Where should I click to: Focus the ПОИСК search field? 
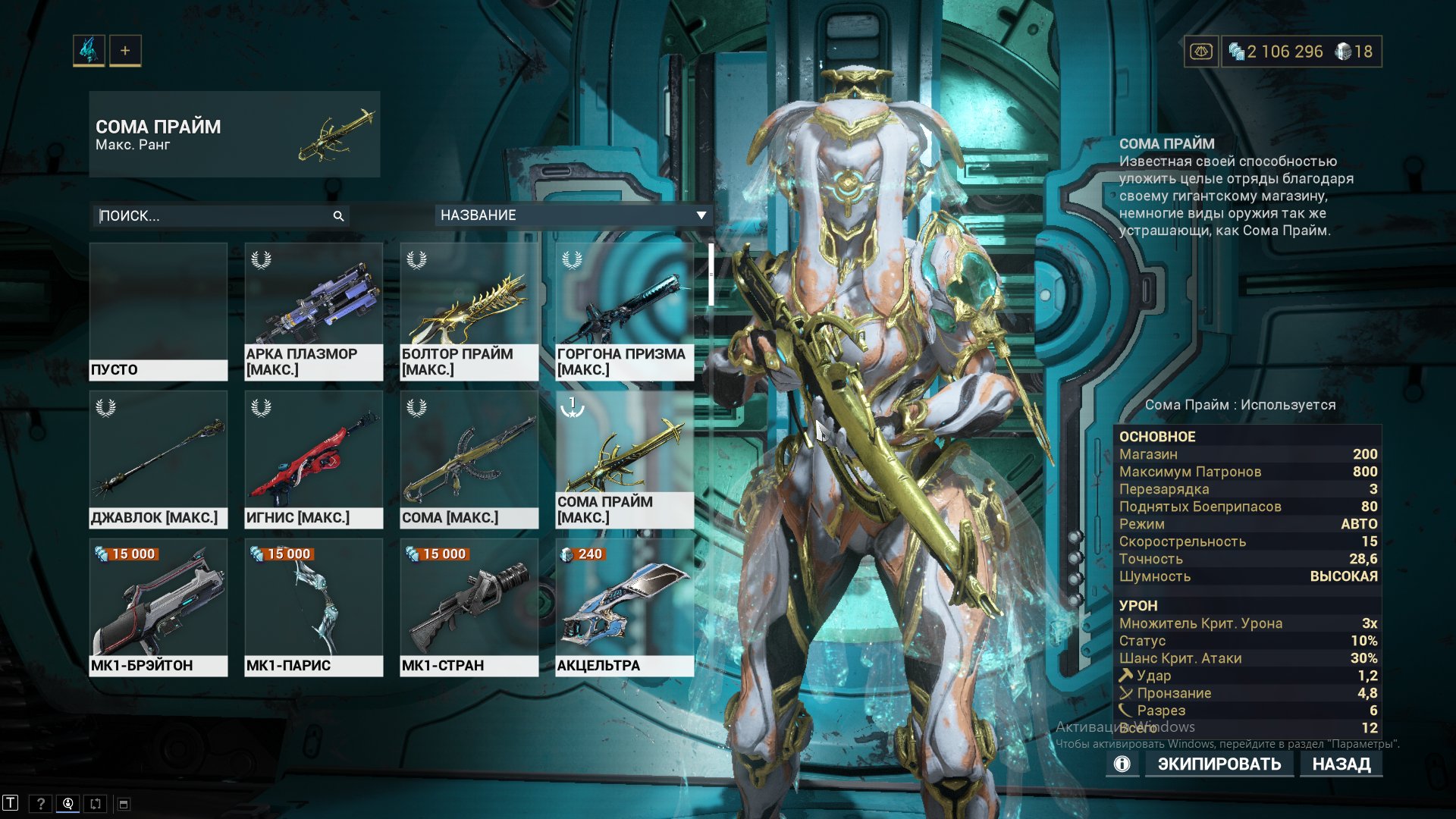pyautogui.click(x=212, y=216)
